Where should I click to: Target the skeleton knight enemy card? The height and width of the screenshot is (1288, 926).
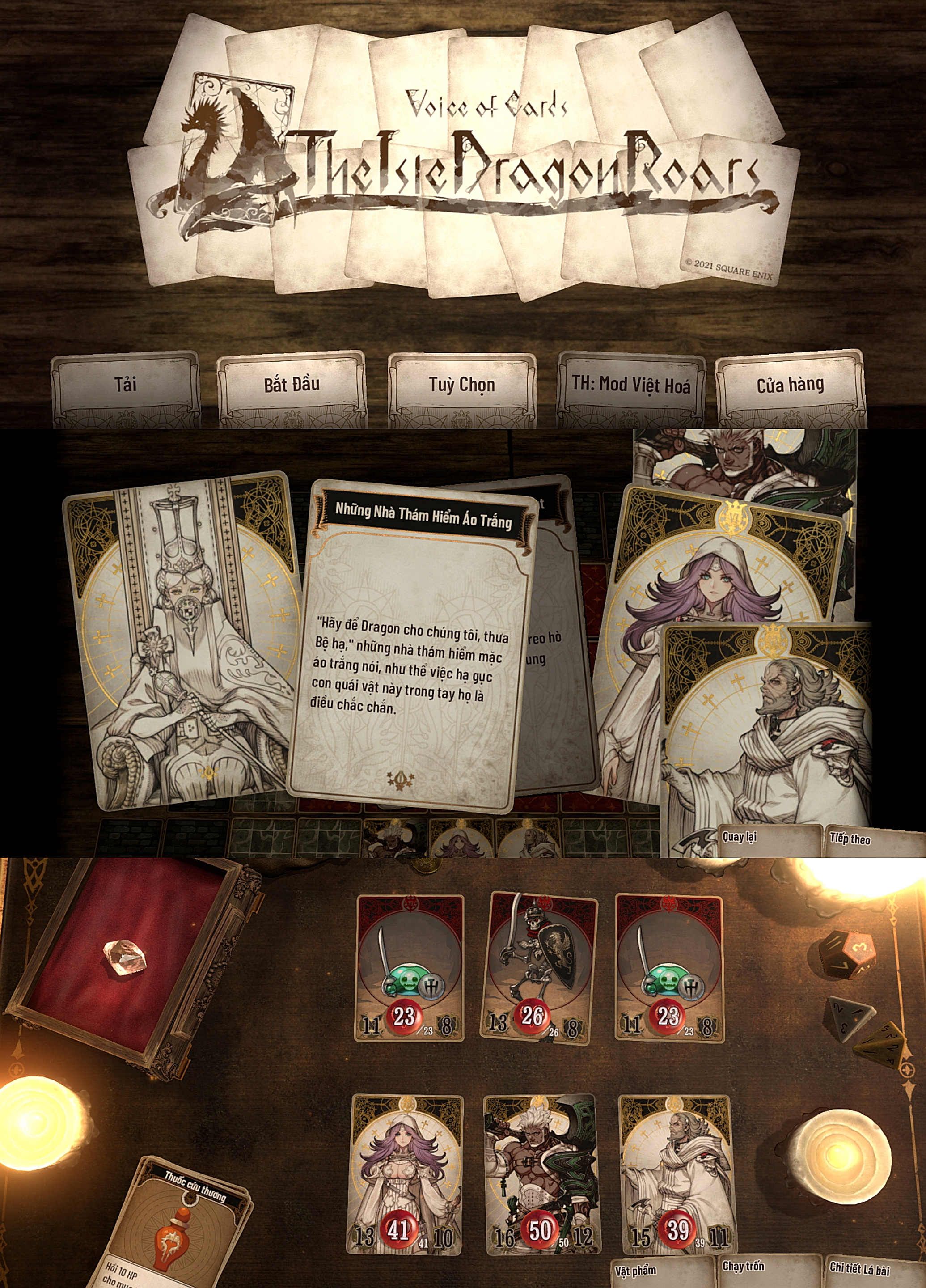point(539,969)
